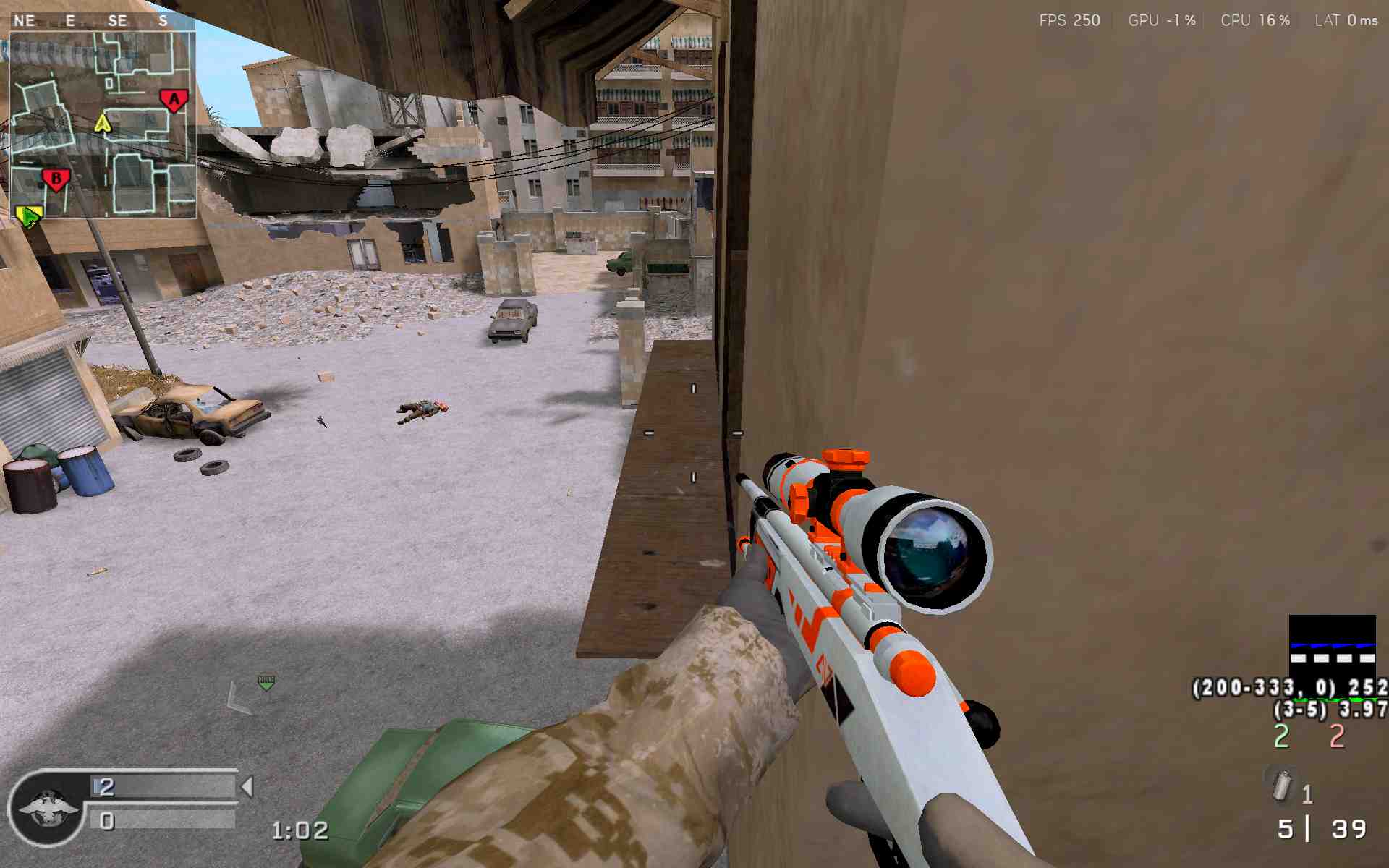This screenshot has width=1389, height=868.
Task: Click the yellow player arrow on minimap
Action: [x=103, y=123]
